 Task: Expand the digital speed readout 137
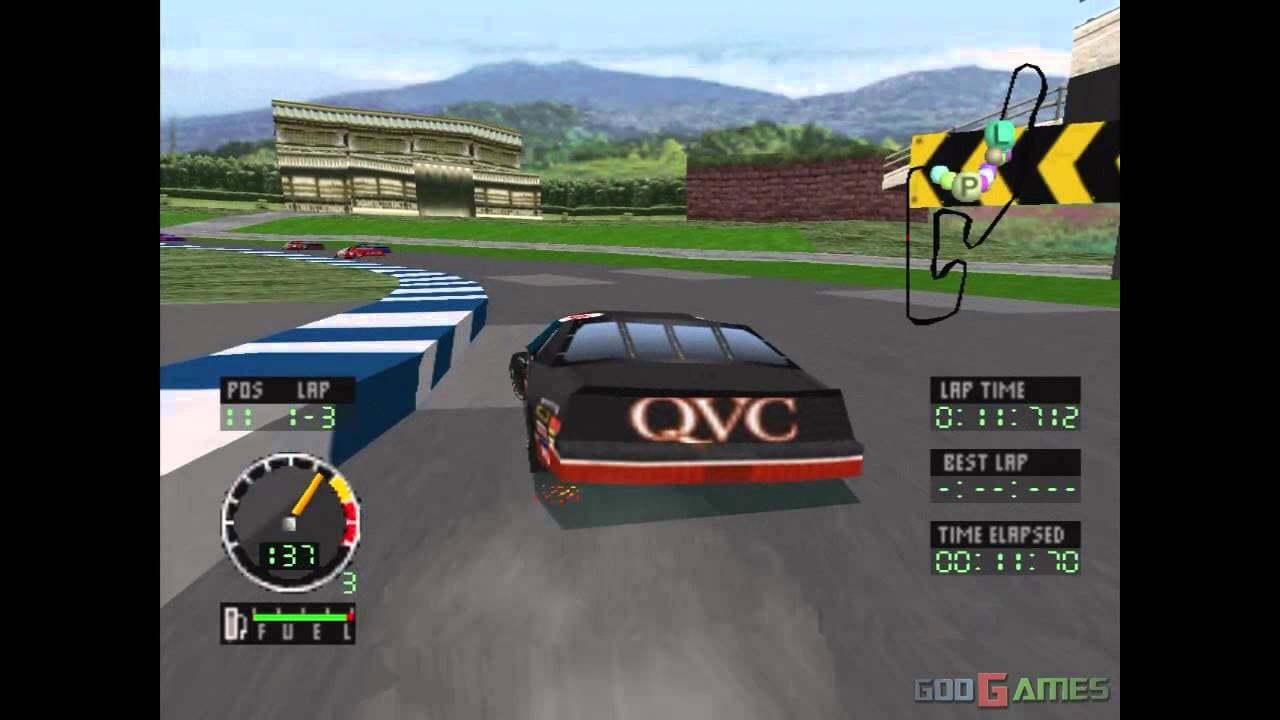288,556
